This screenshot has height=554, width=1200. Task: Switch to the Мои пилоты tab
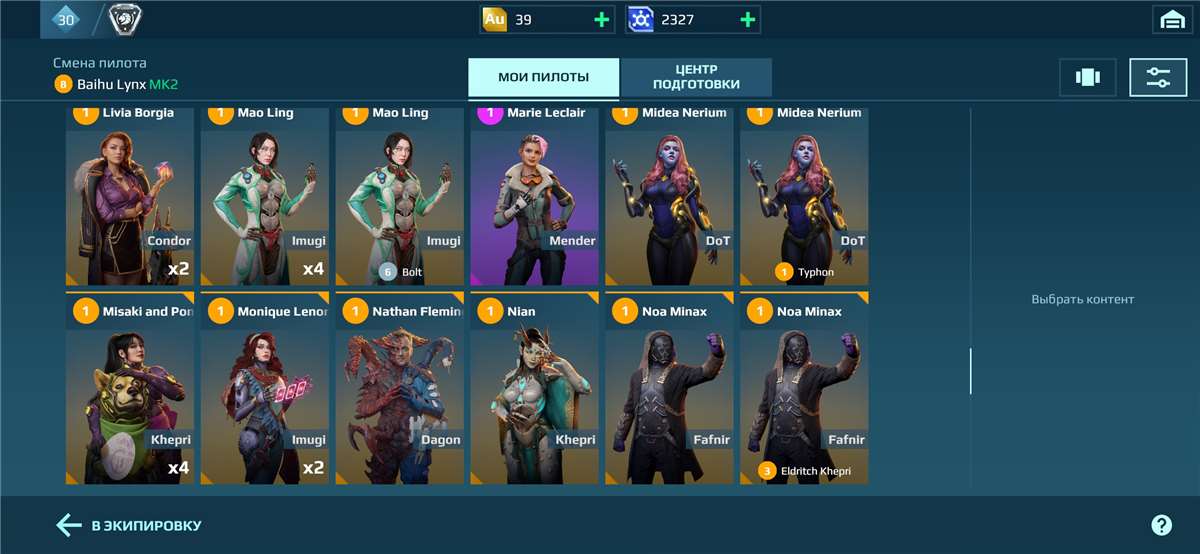[543, 78]
